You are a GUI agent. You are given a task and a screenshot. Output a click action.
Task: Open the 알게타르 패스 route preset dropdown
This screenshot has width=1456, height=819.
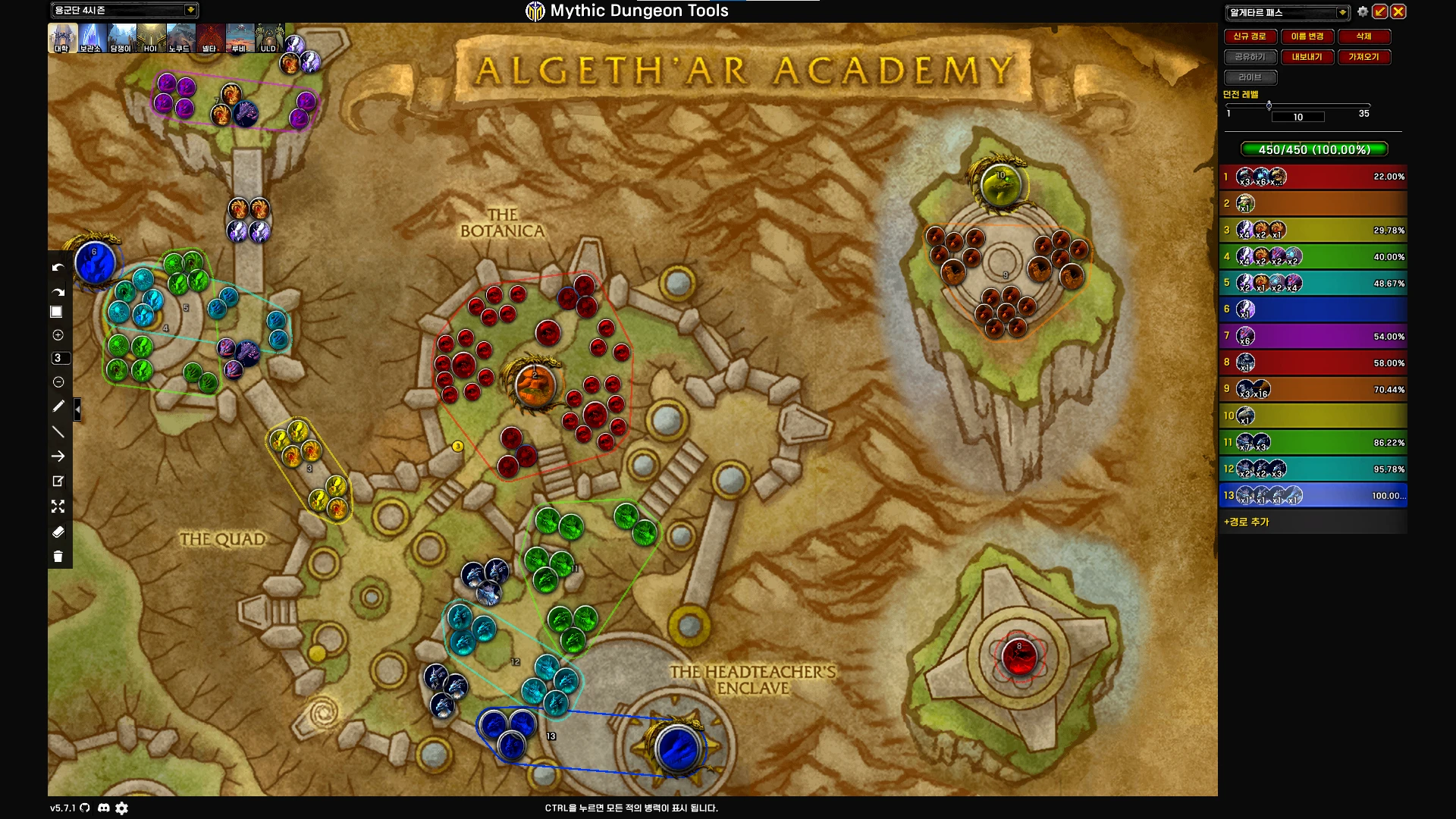1342,12
